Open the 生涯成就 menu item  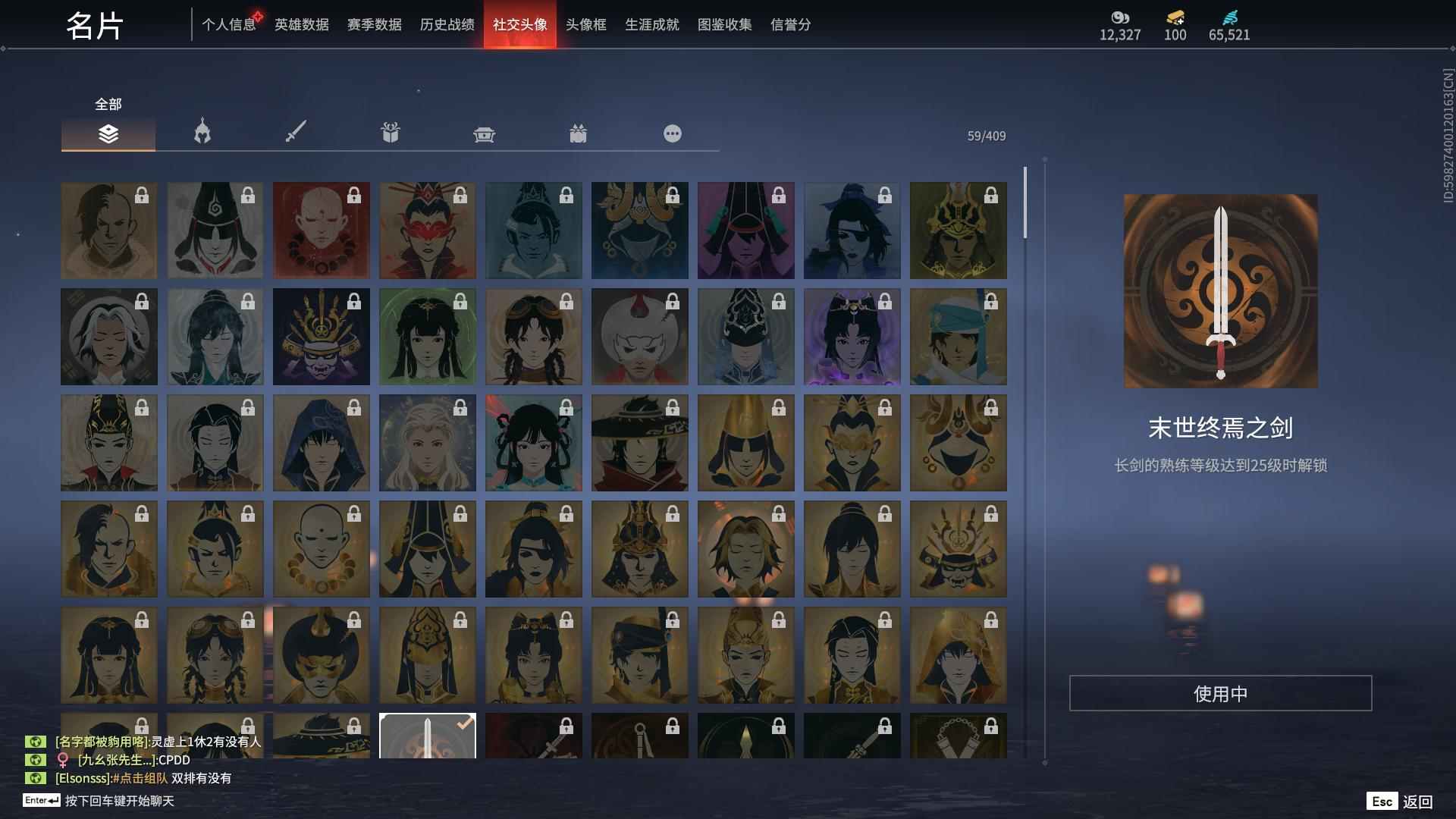(x=651, y=24)
